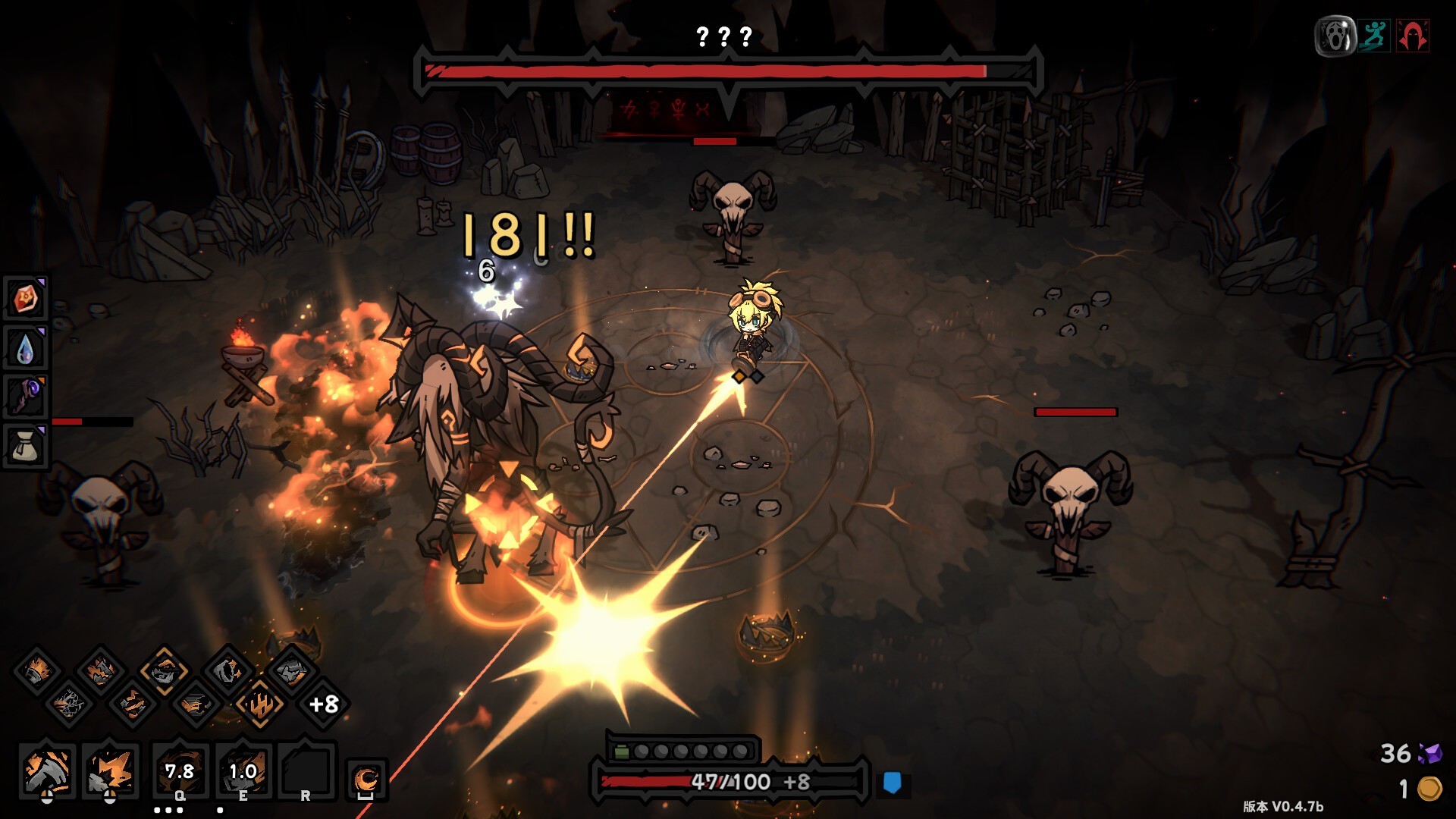Select the red gemstone item slot
1456x819 pixels.
point(26,299)
